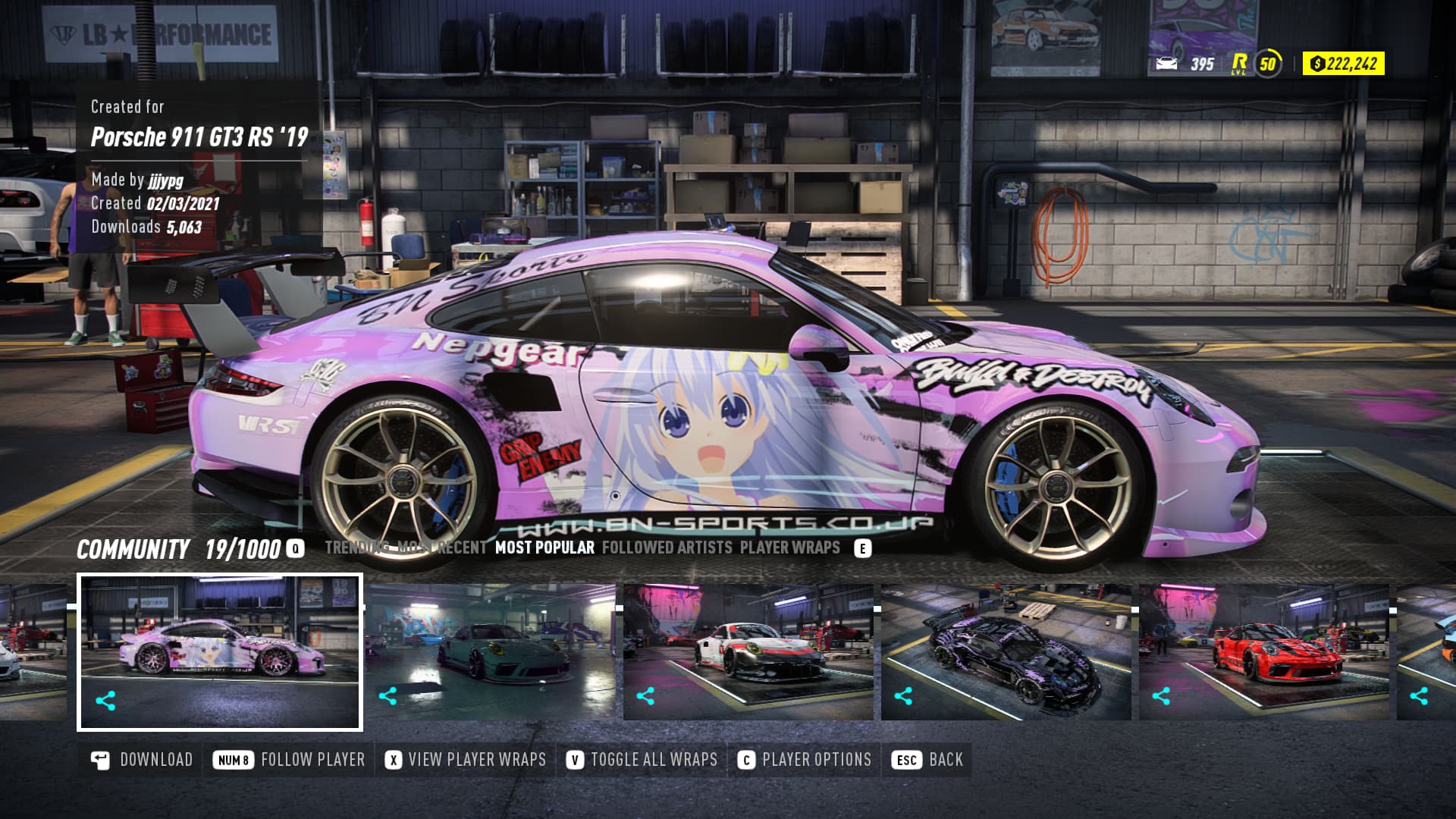Share the red Porsche wrap
1456x819 pixels.
coord(1161,695)
